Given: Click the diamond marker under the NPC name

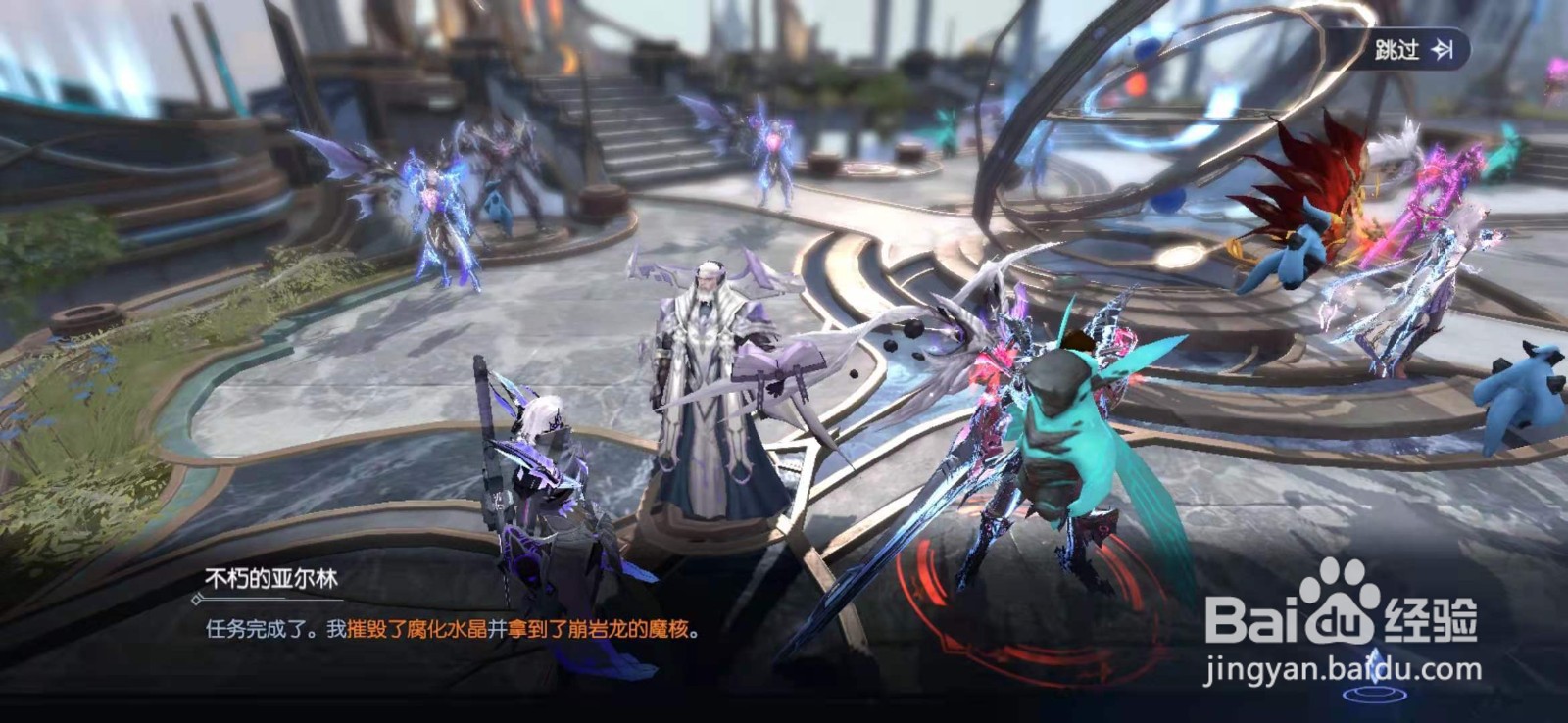Looking at the screenshot, I should pyautogui.click(x=198, y=600).
